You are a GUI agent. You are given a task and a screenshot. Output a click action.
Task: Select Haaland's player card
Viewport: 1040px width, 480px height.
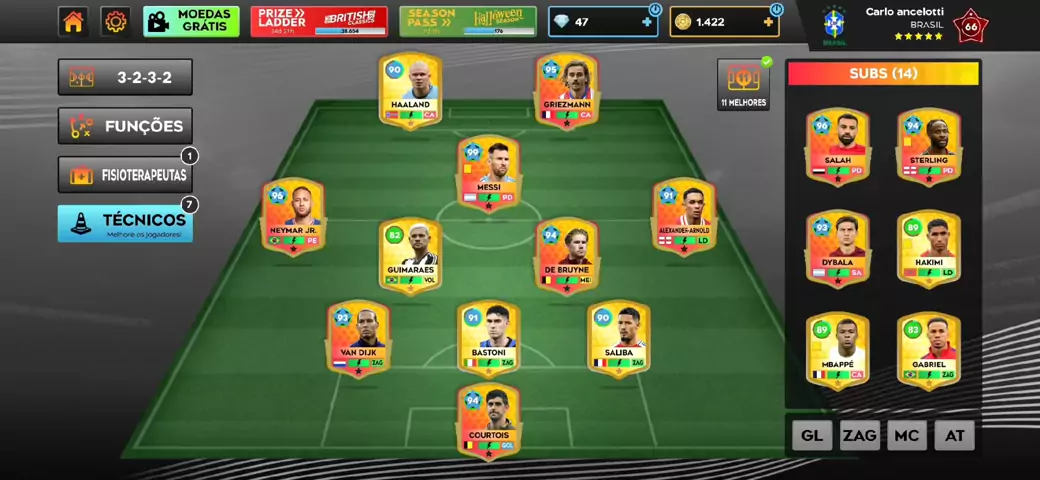point(410,92)
